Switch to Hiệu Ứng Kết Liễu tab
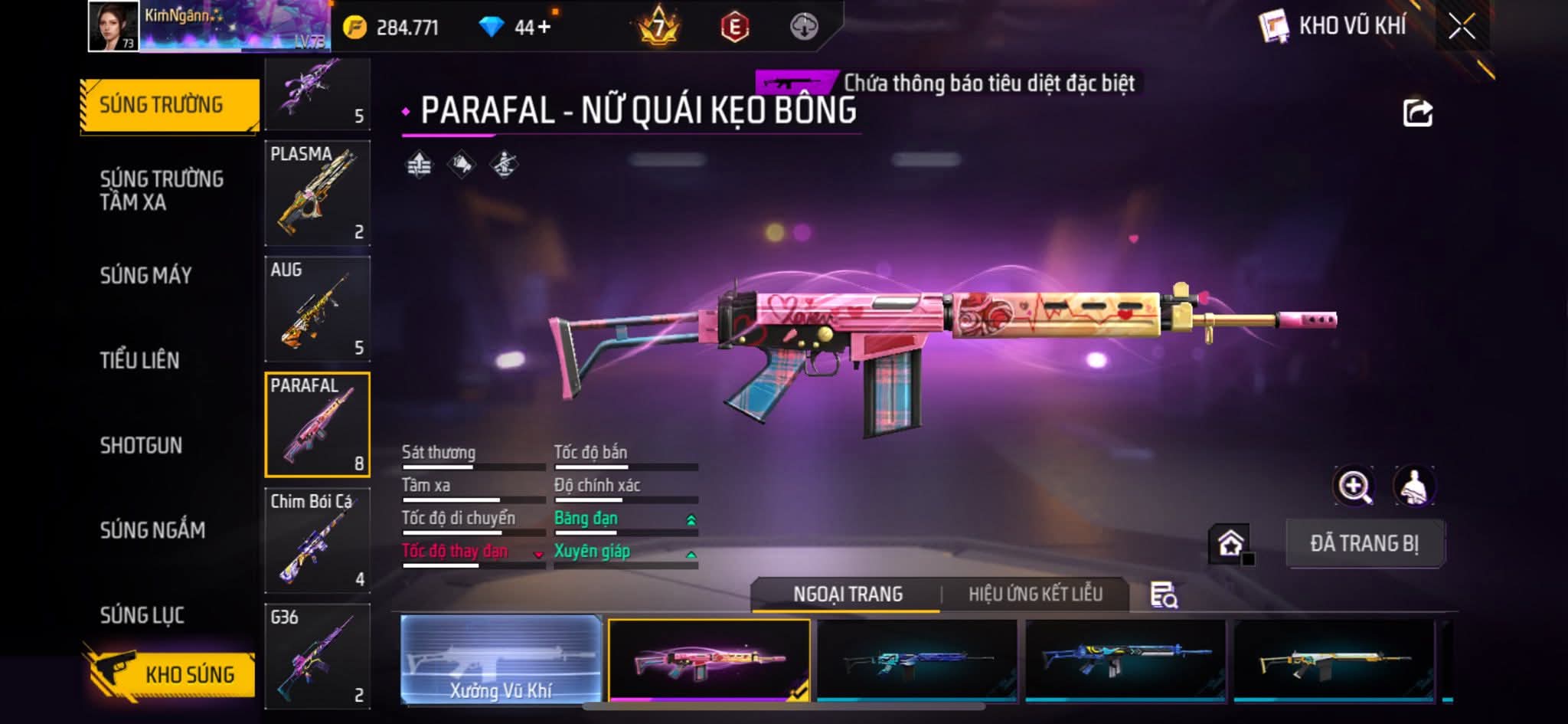 coord(1035,595)
